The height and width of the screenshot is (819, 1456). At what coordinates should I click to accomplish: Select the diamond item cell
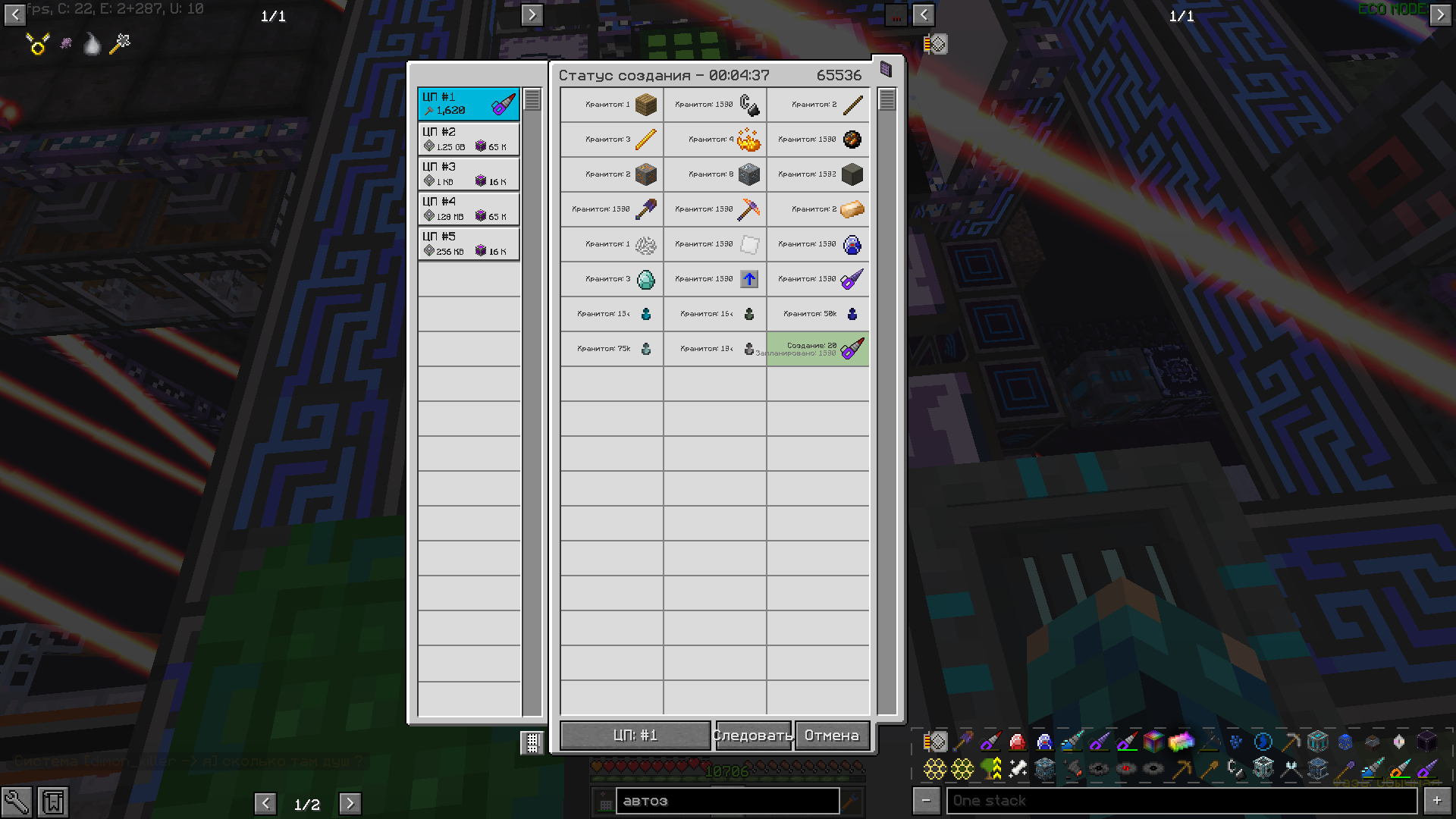[x=612, y=279]
